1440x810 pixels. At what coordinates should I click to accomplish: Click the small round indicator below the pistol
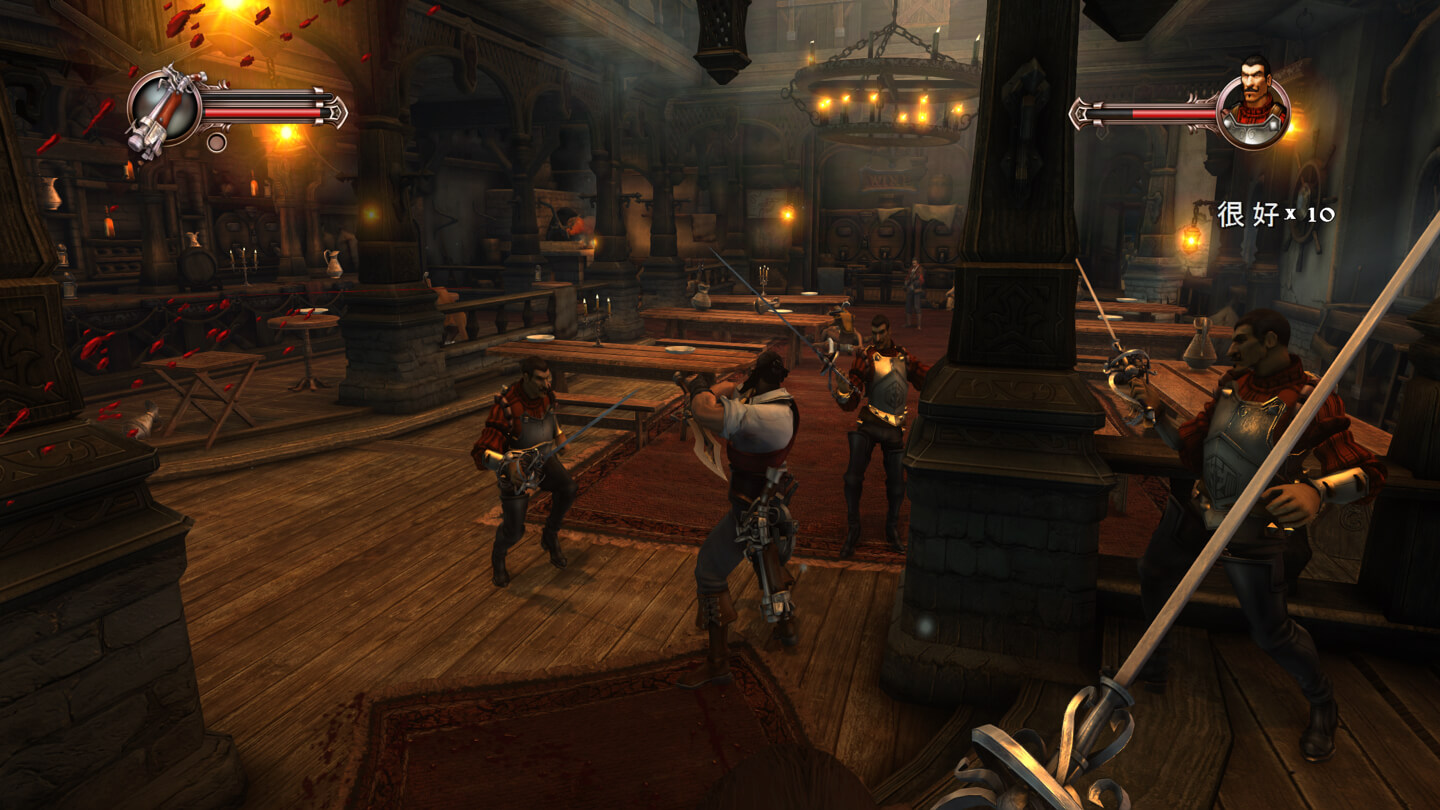(217, 142)
